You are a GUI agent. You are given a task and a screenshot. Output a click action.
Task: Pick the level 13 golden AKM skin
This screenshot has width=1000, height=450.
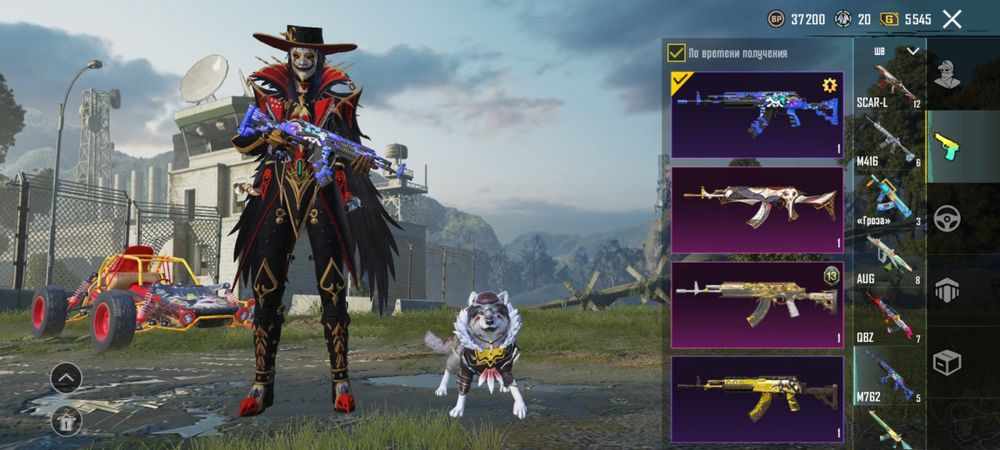pos(757,304)
